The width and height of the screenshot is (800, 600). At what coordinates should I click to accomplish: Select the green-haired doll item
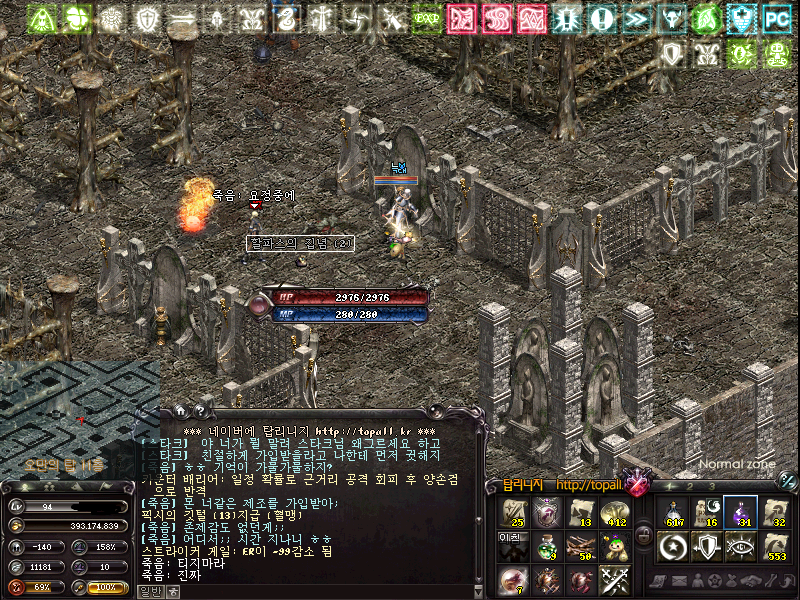click(x=614, y=546)
